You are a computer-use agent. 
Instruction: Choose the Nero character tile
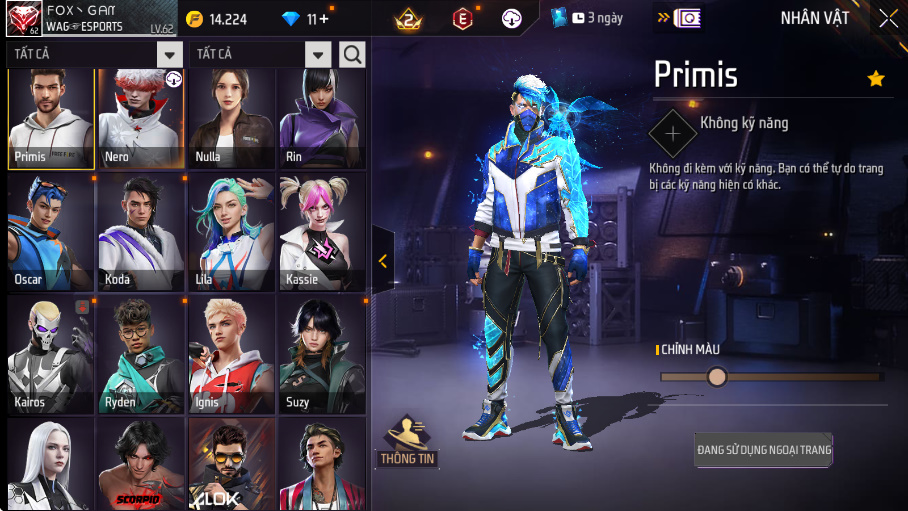[x=141, y=119]
